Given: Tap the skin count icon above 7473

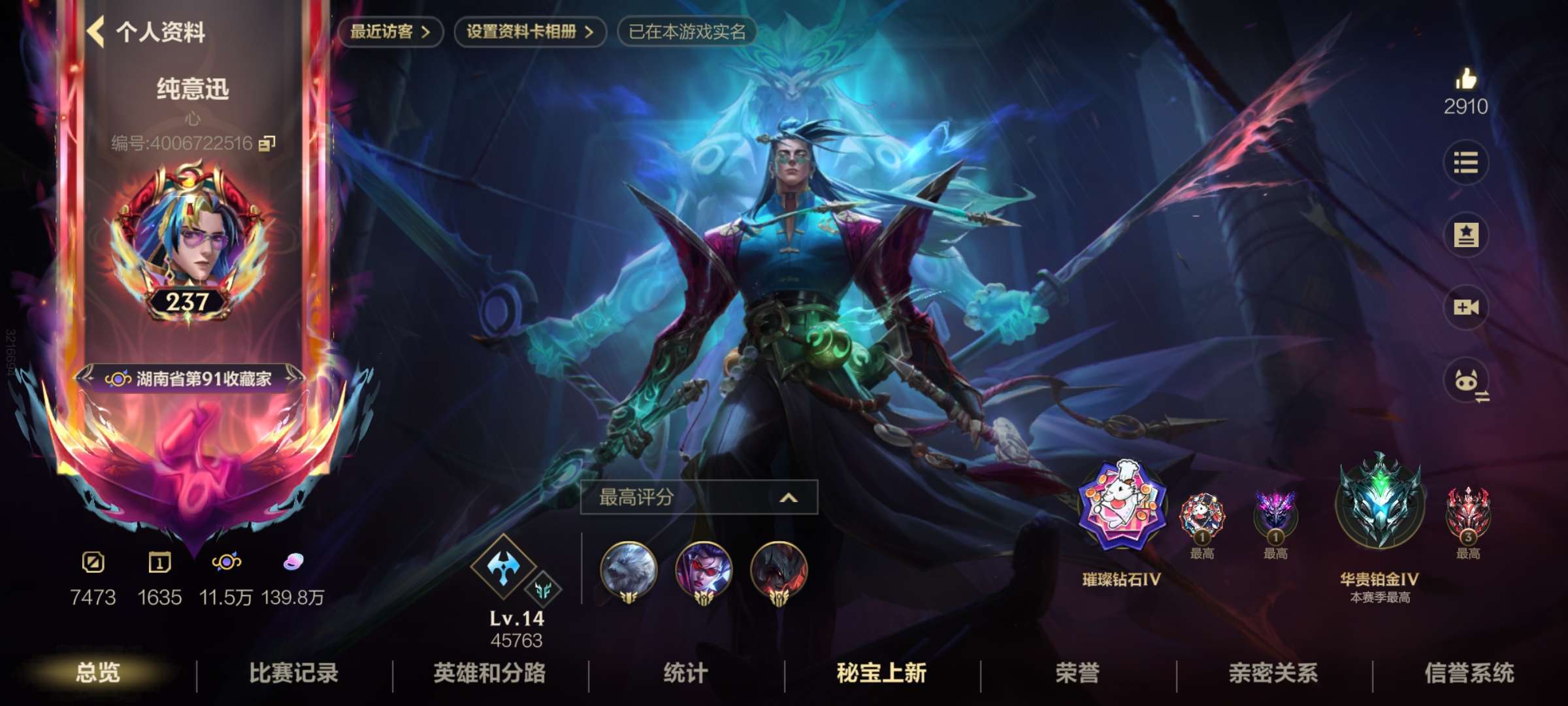Looking at the screenshot, I should (95, 562).
